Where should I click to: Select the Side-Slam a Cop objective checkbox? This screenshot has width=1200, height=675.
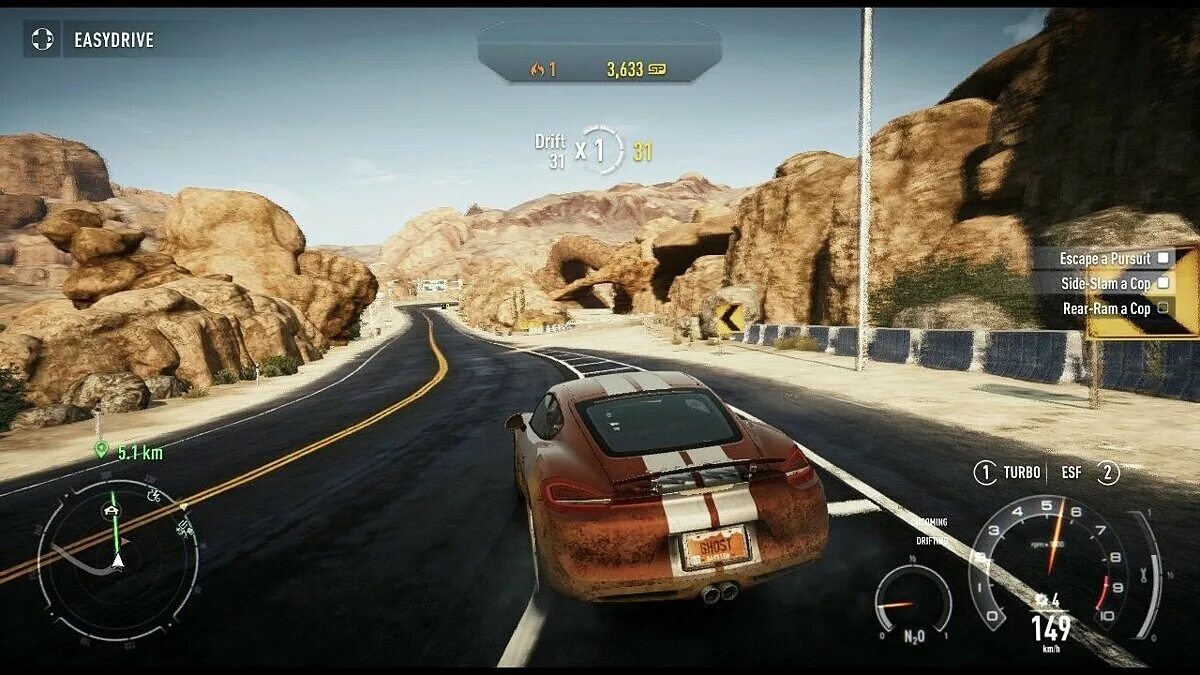coord(1163,283)
